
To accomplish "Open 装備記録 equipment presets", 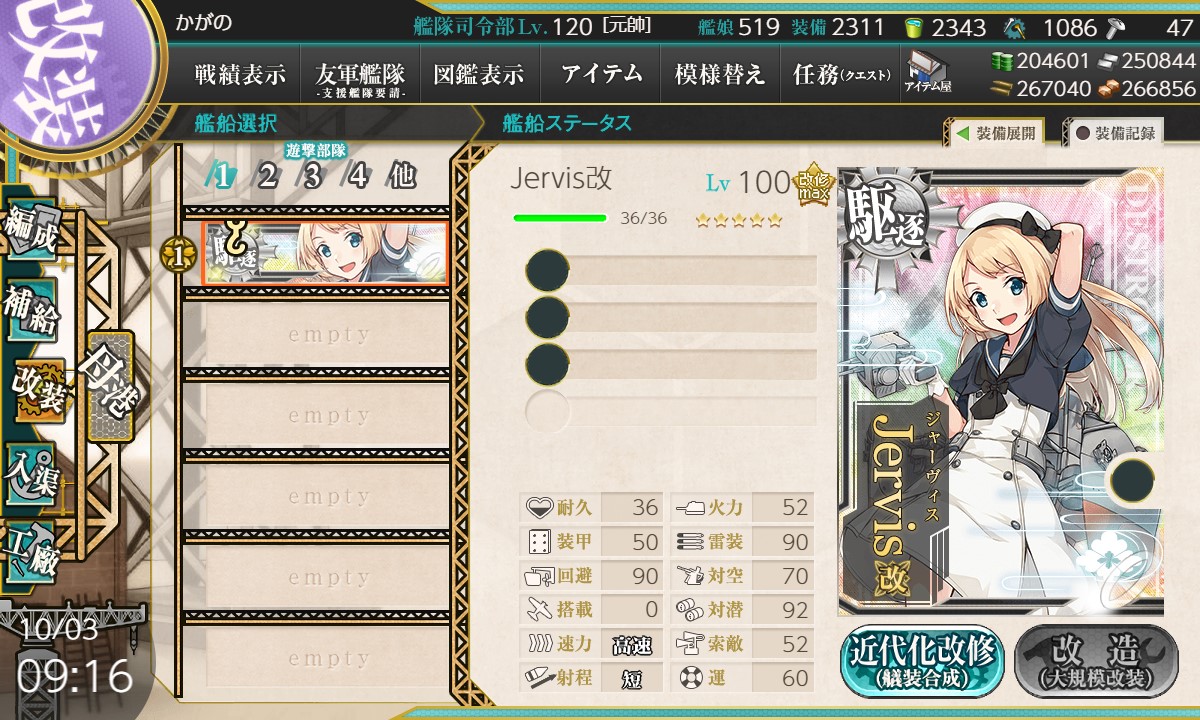I will click(x=1115, y=133).
